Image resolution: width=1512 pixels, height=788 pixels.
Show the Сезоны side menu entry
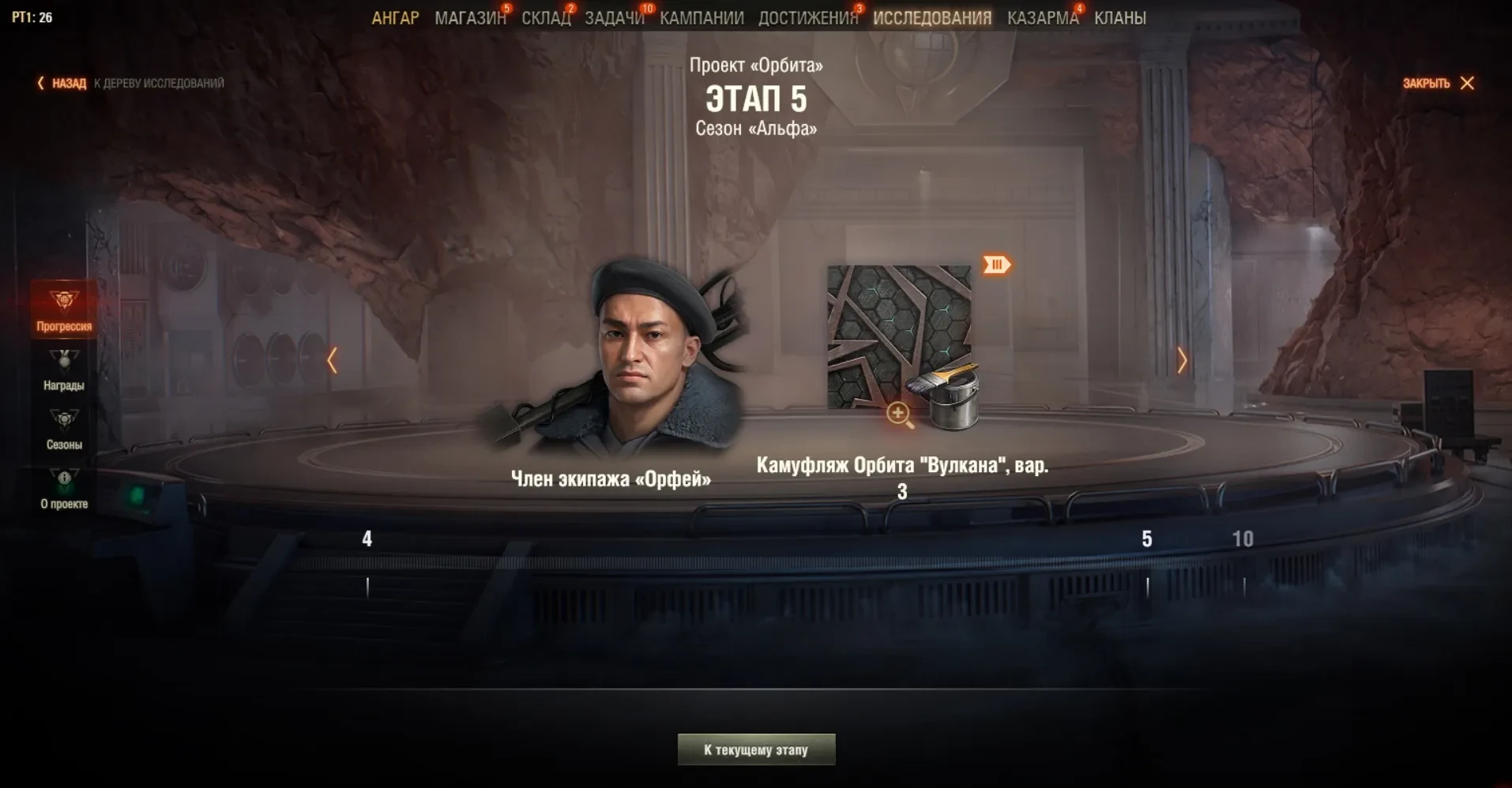[64, 430]
